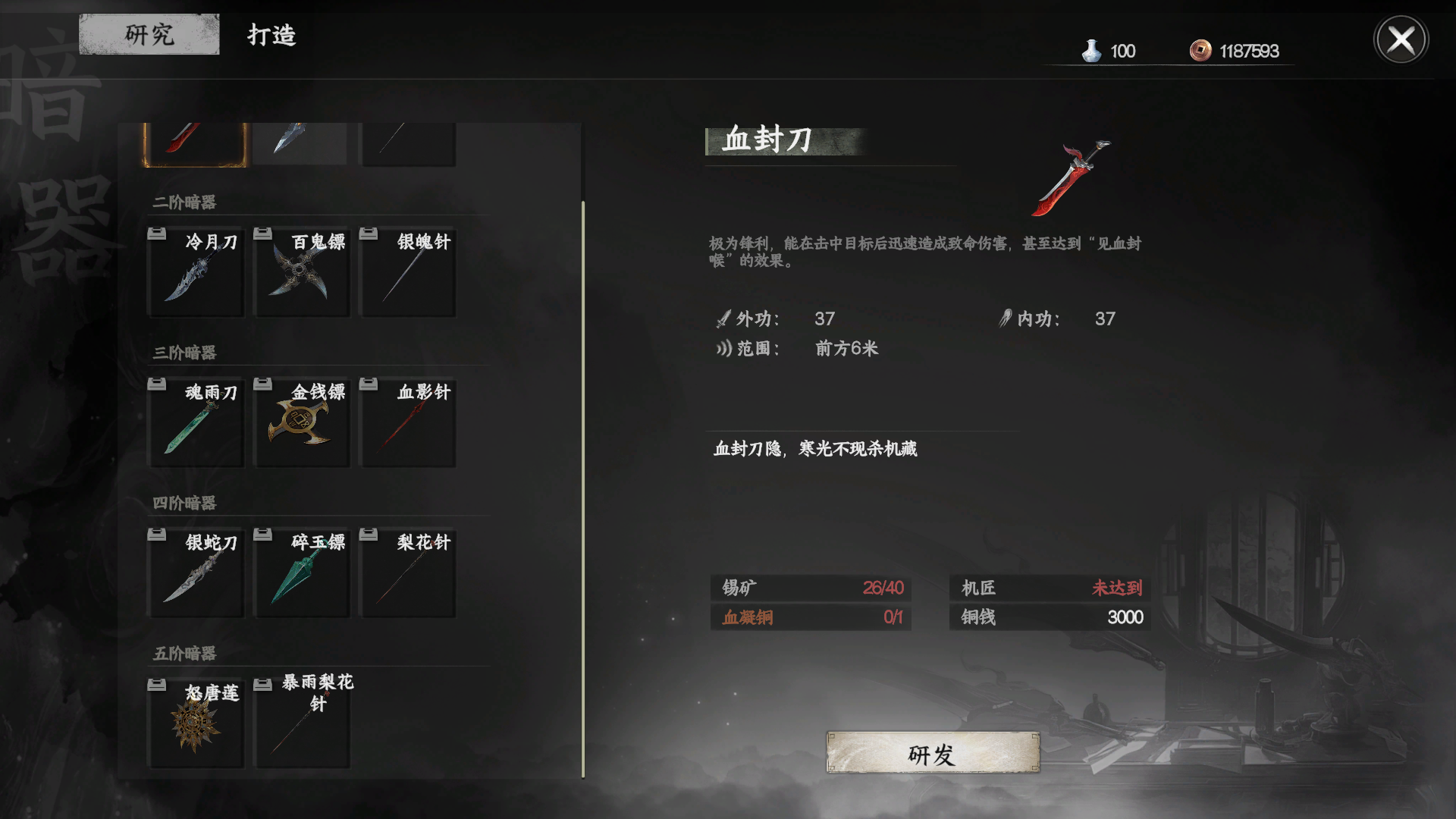This screenshot has width=1456, height=819.
Task: Click the copper coin currency icon
Action: pyautogui.click(x=1202, y=51)
